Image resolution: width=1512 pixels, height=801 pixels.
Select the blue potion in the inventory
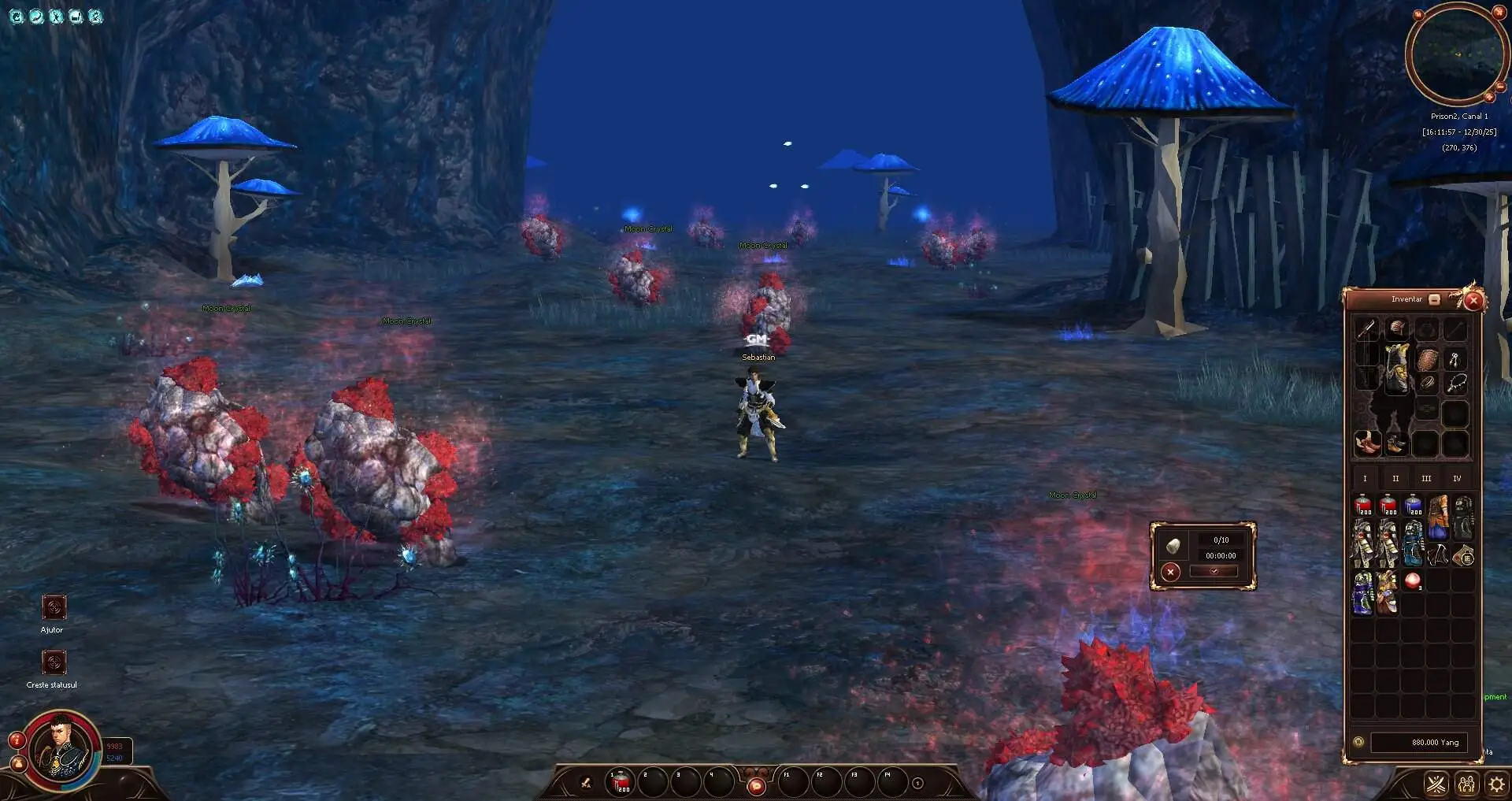1414,505
